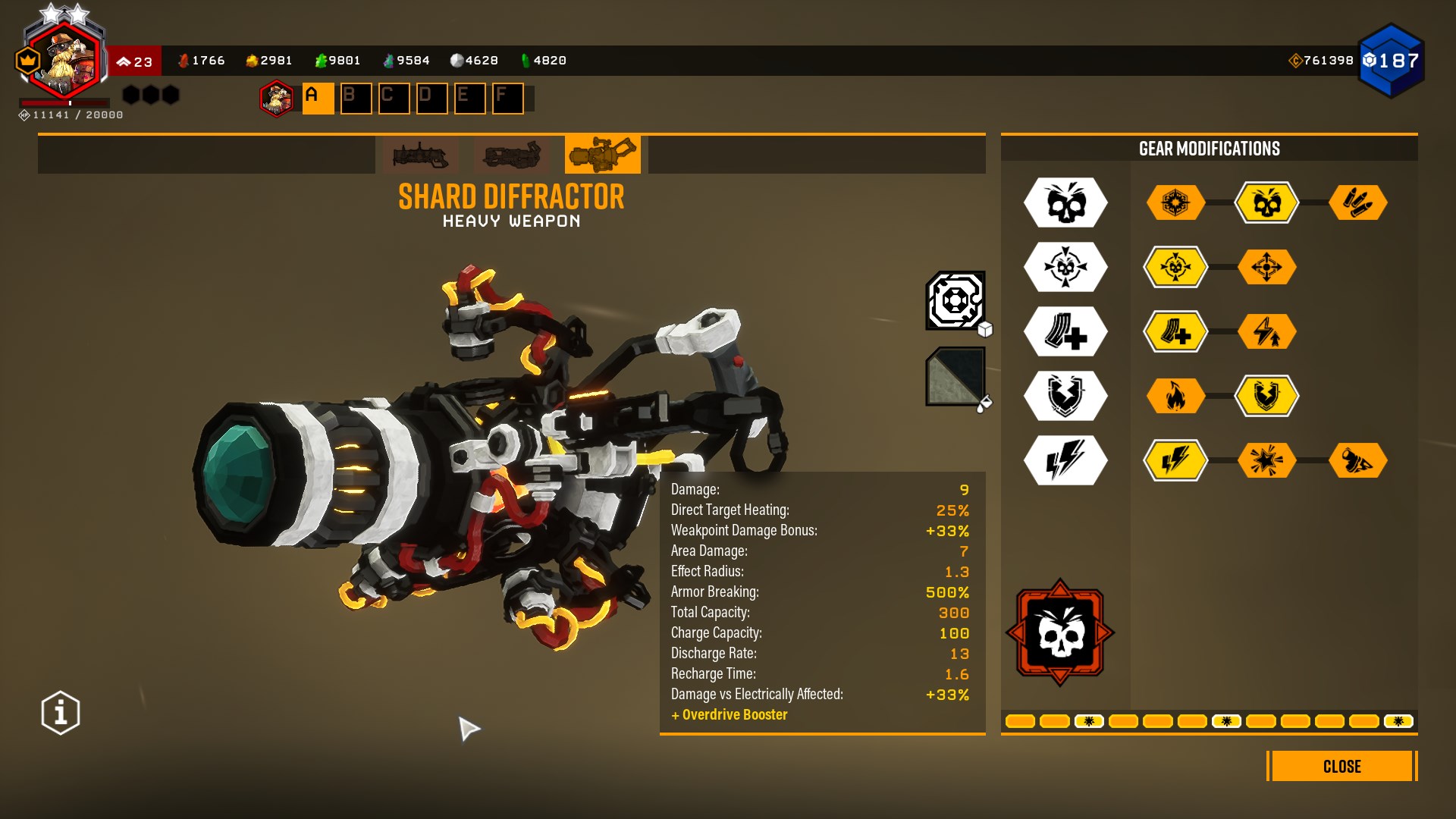Open the dwarf character portrait
The image size is (1456, 819).
tap(64, 61)
